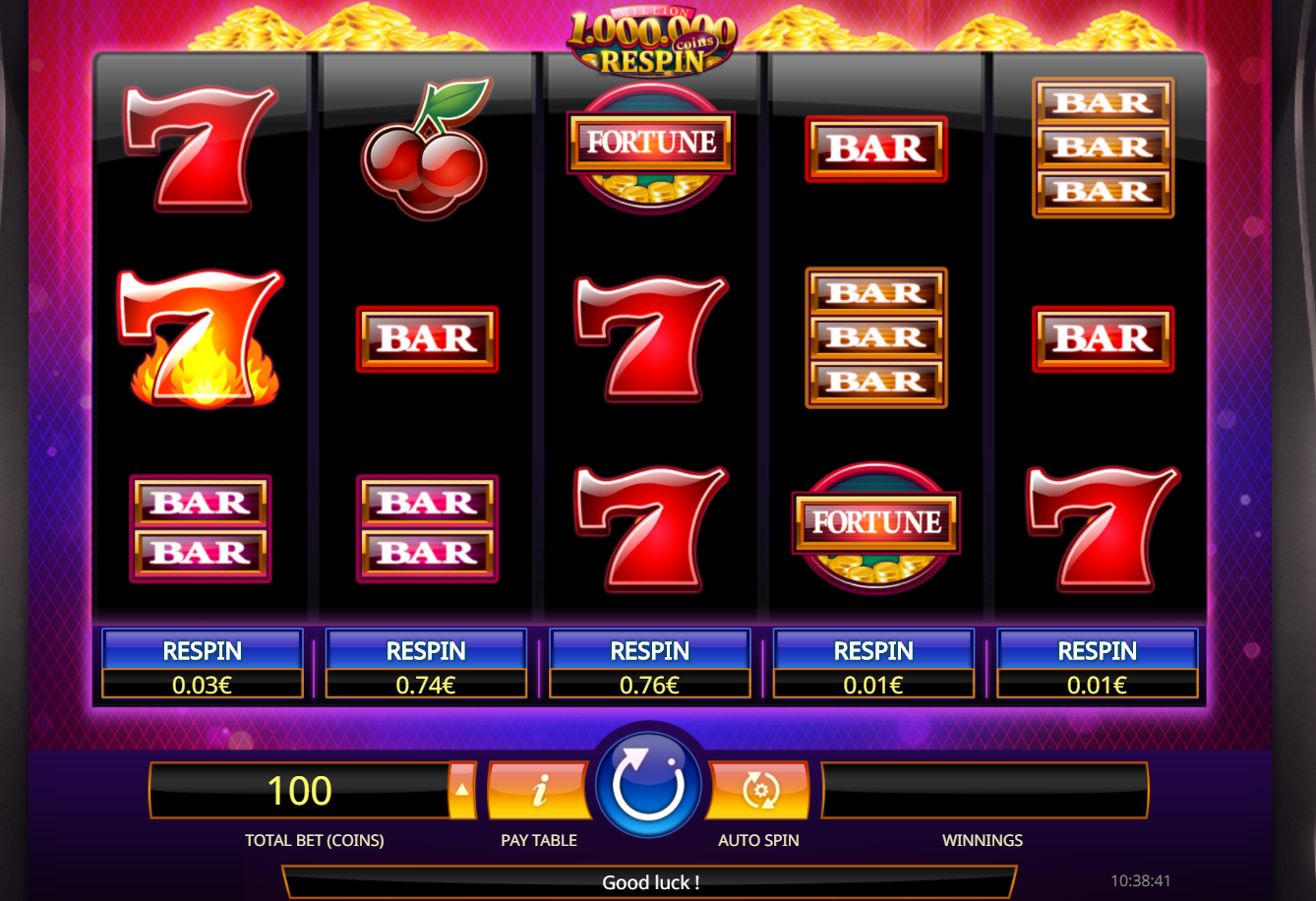Screen dimensions: 1316x901
Task: Increase total bet with the arrow
Action: point(461,790)
